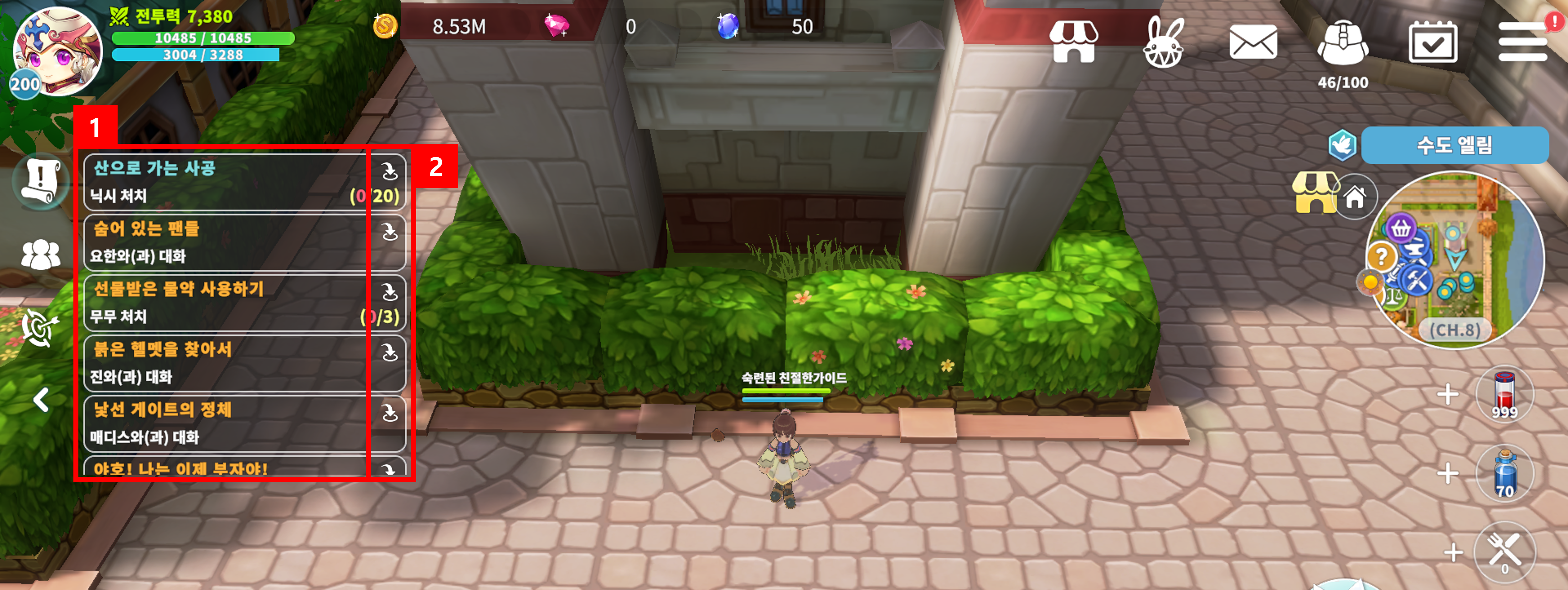Image resolution: width=1568 pixels, height=590 pixels.
Task: Select the 선물받은 물약 사용하기 quest
Action: [x=225, y=302]
